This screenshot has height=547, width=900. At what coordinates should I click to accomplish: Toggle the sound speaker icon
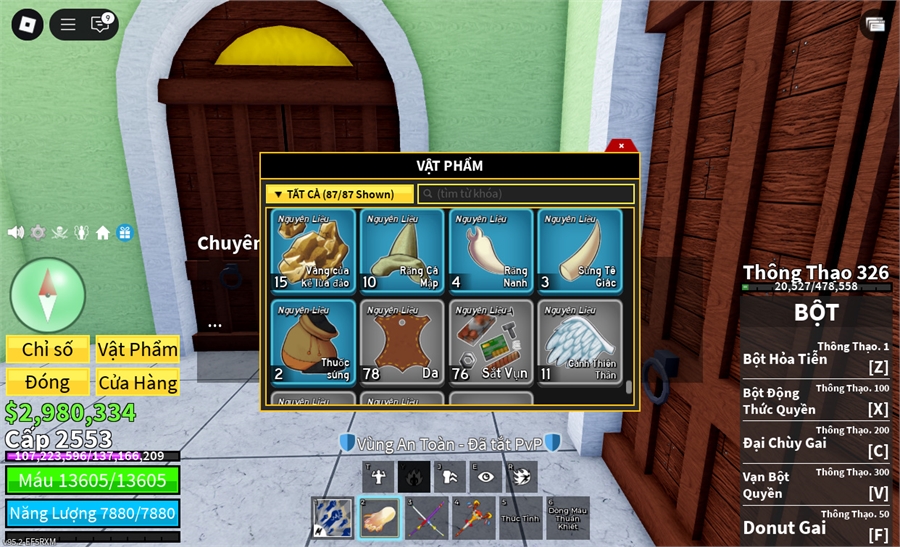16,232
